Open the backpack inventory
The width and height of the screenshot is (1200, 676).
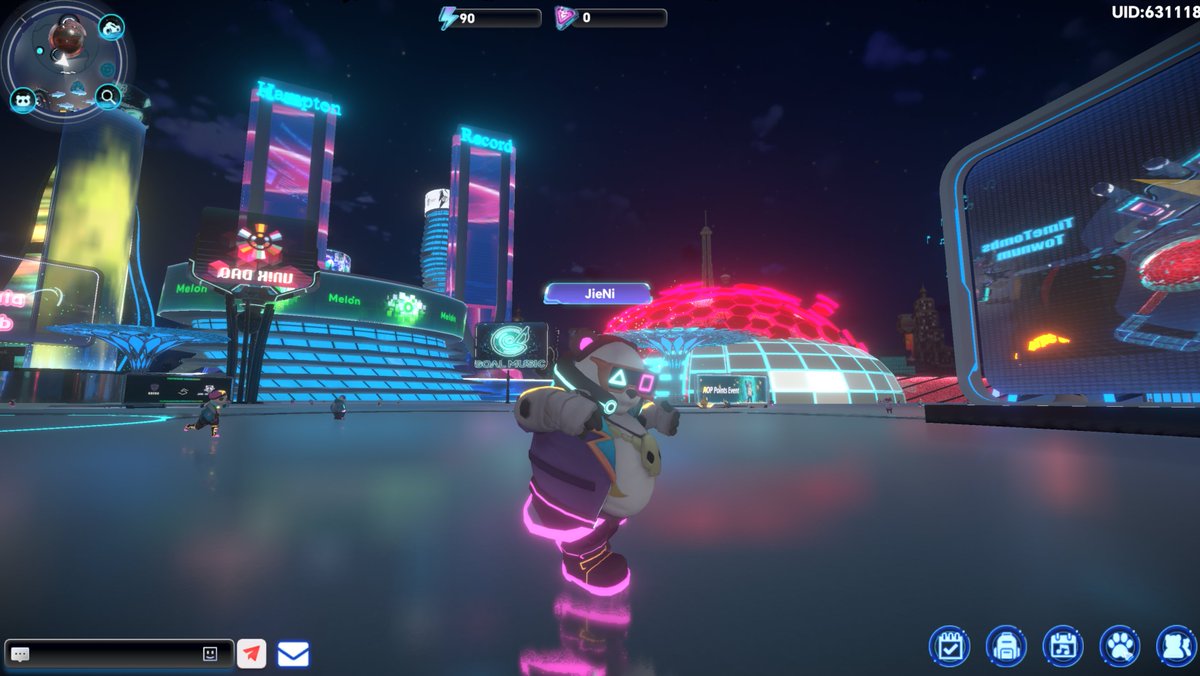tap(1005, 646)
